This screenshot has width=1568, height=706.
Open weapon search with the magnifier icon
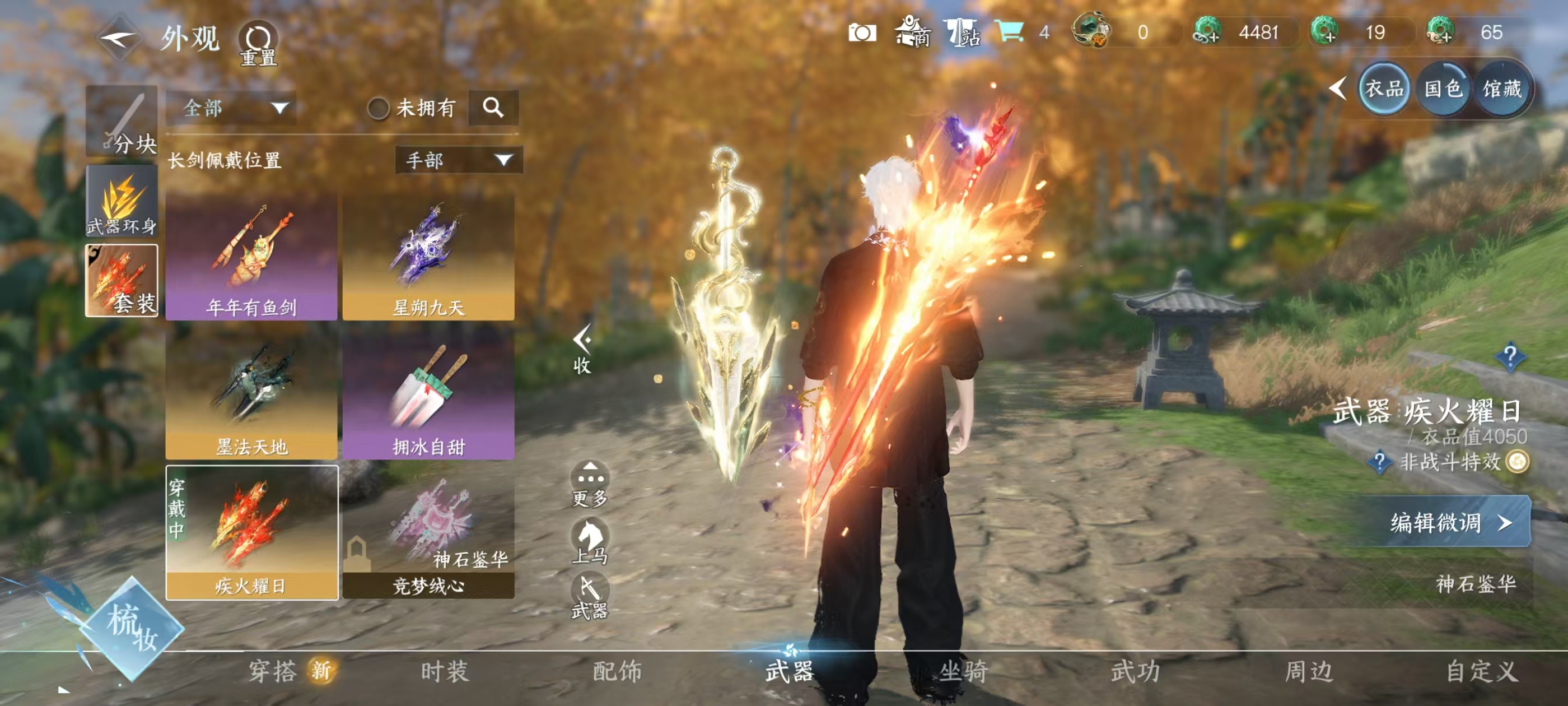[493, 109]
